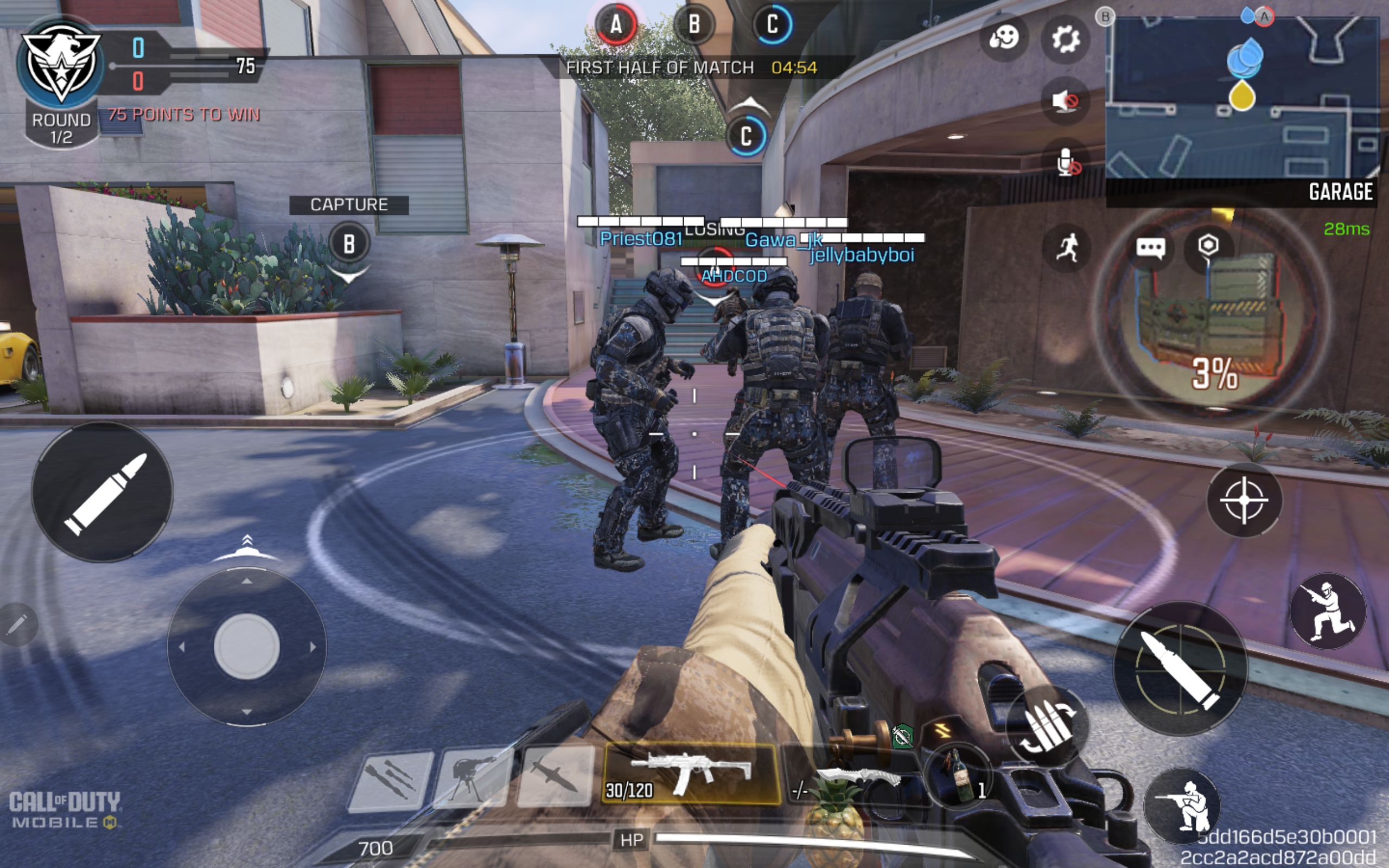
Task: Open the emote smiley menu
Action: click(x=1003, y=39)
